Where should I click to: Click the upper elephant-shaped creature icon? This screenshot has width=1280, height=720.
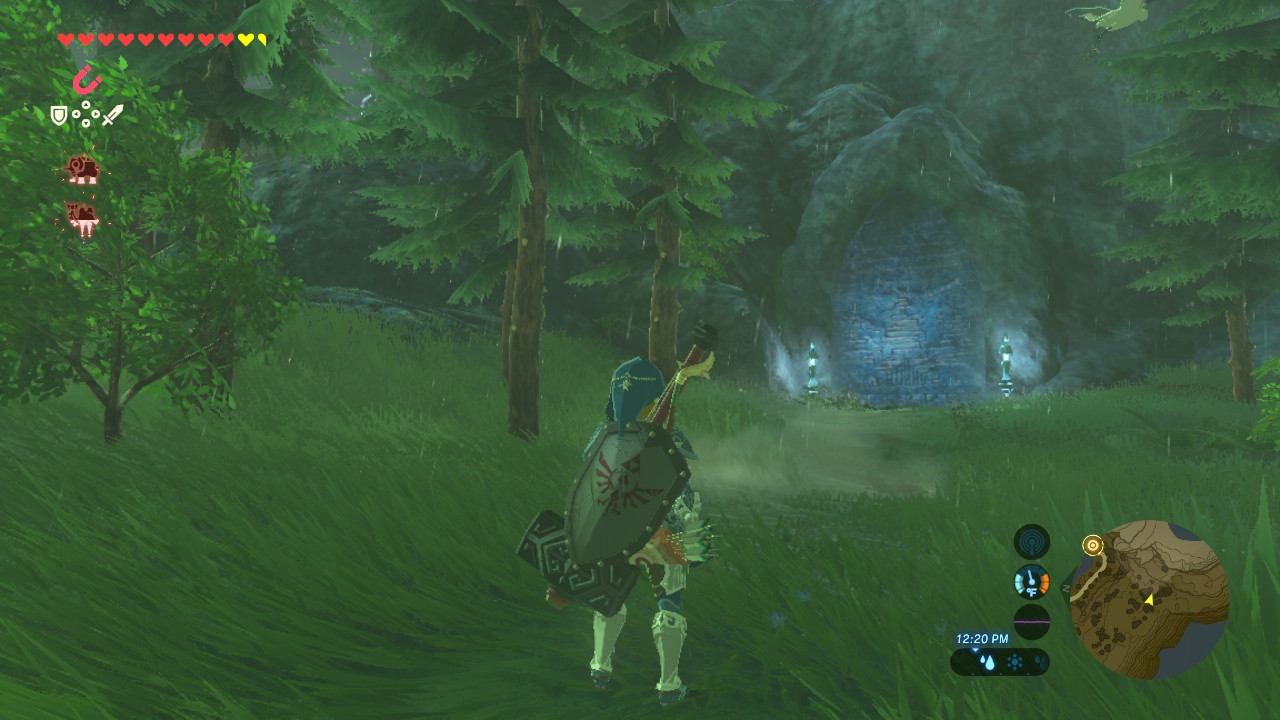pyautogui.click(x=82, y=169)
